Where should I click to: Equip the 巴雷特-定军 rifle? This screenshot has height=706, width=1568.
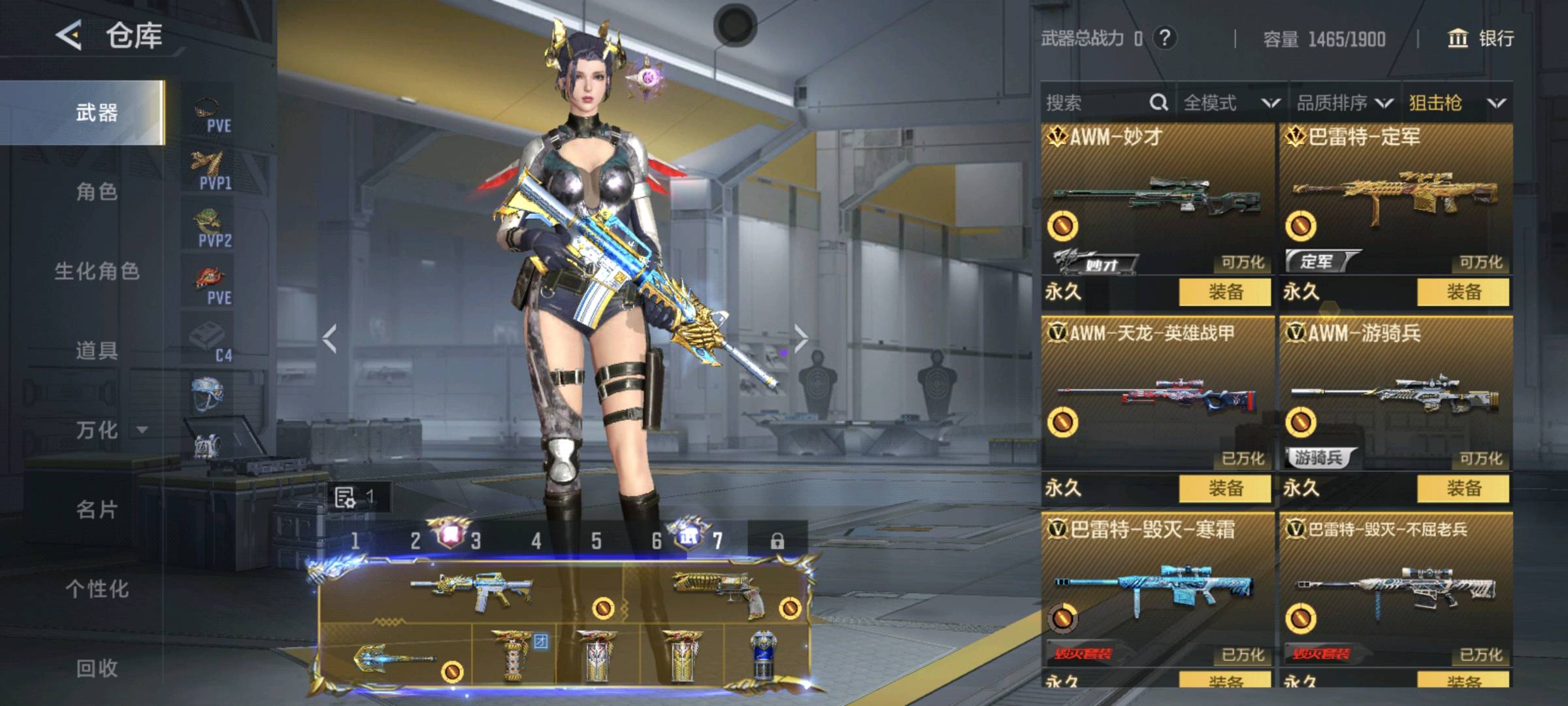point(1463,292)
